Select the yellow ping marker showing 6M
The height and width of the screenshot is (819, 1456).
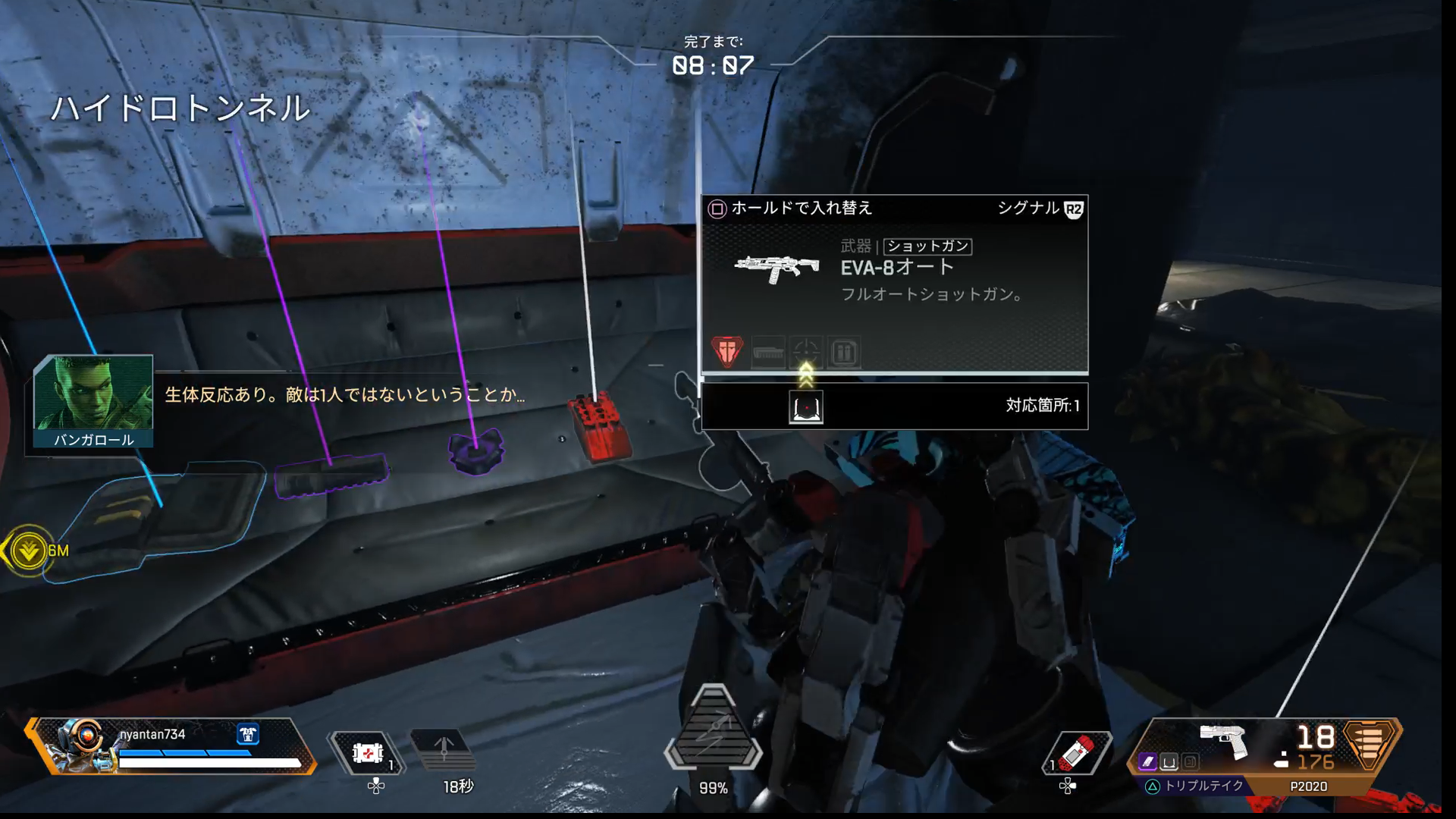(x=29, y=551)
